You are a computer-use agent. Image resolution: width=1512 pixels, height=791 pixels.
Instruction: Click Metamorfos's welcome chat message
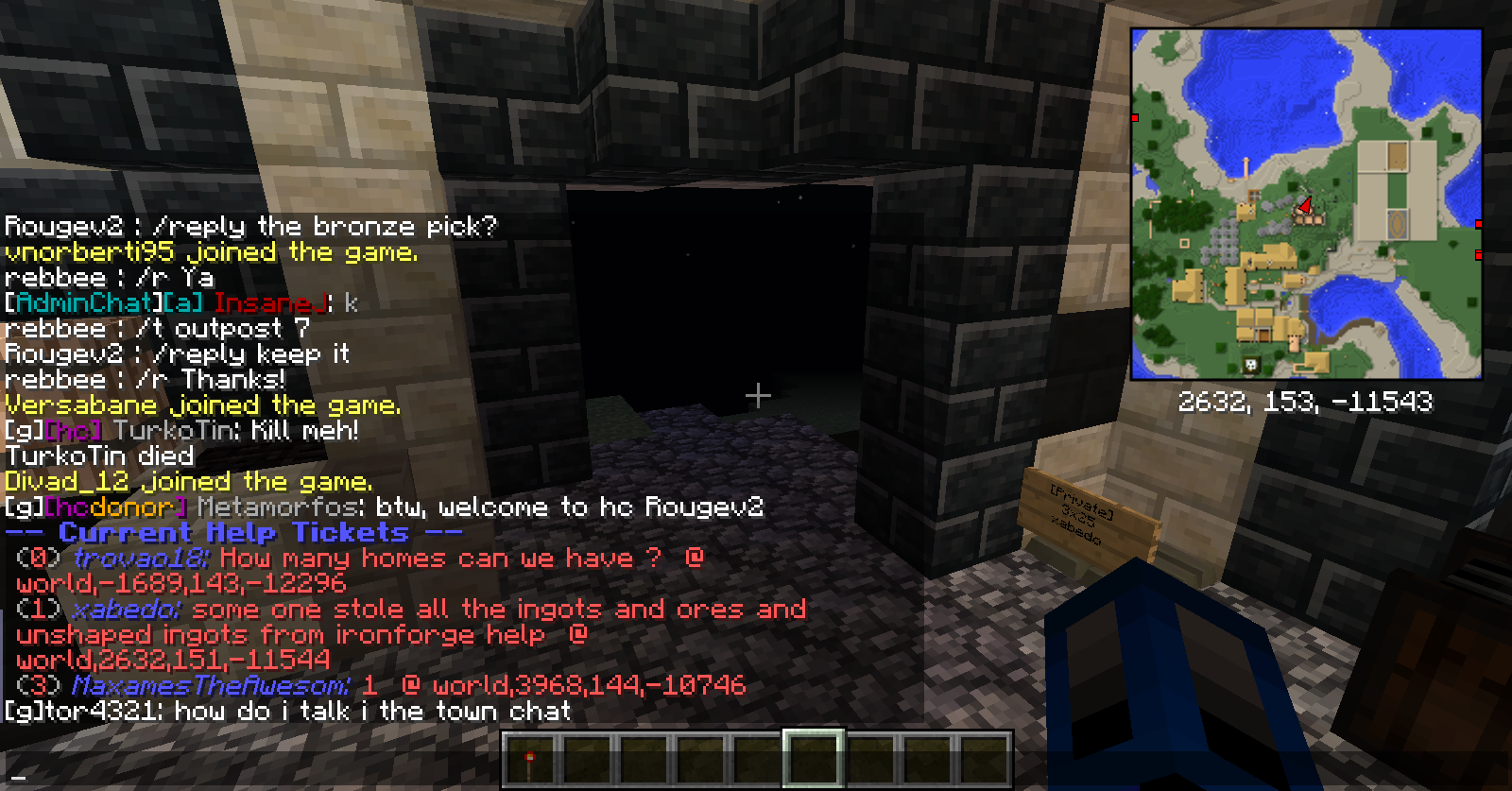point(383,507)
